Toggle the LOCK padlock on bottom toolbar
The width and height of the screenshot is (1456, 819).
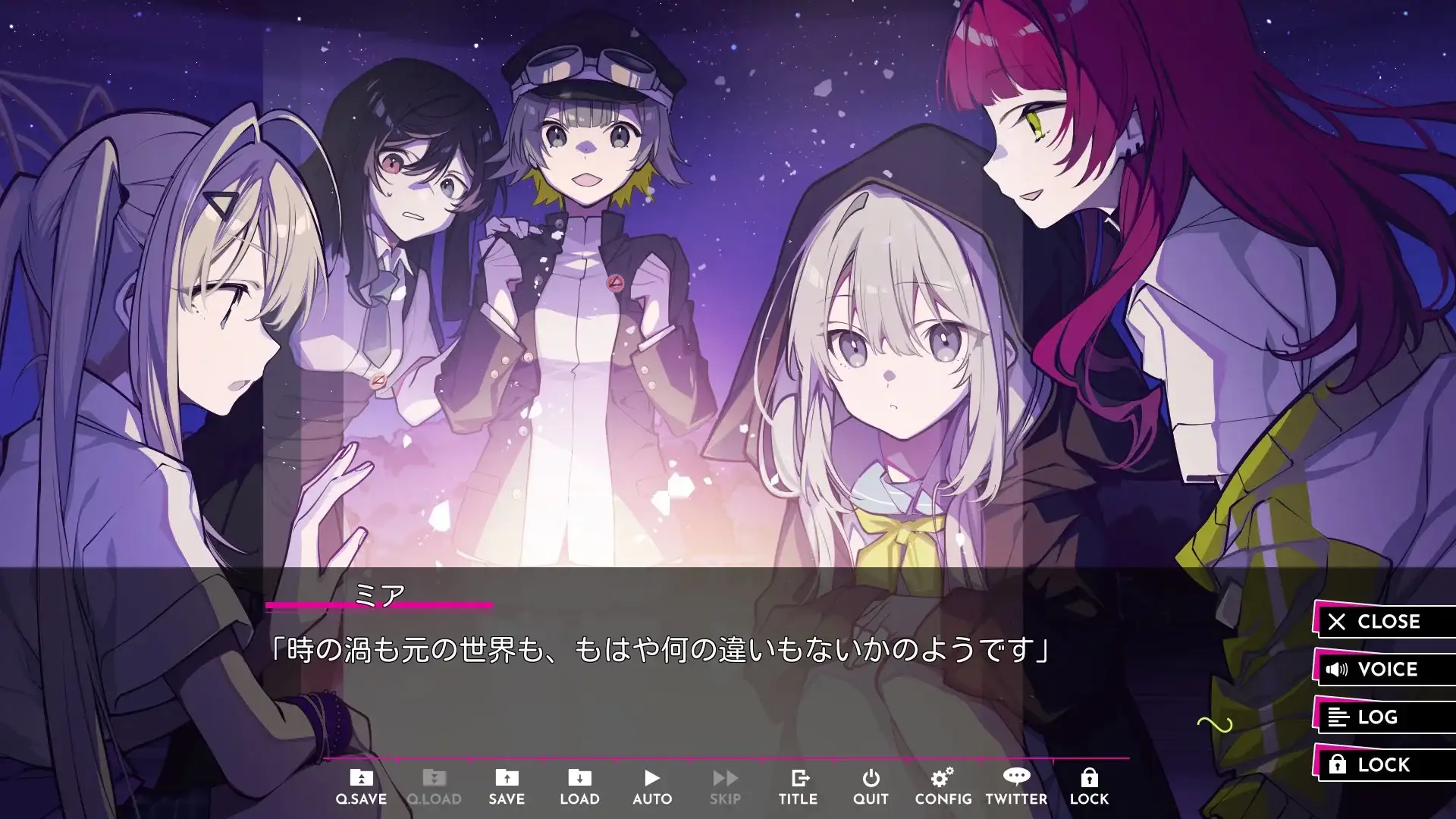point(1089,783)
